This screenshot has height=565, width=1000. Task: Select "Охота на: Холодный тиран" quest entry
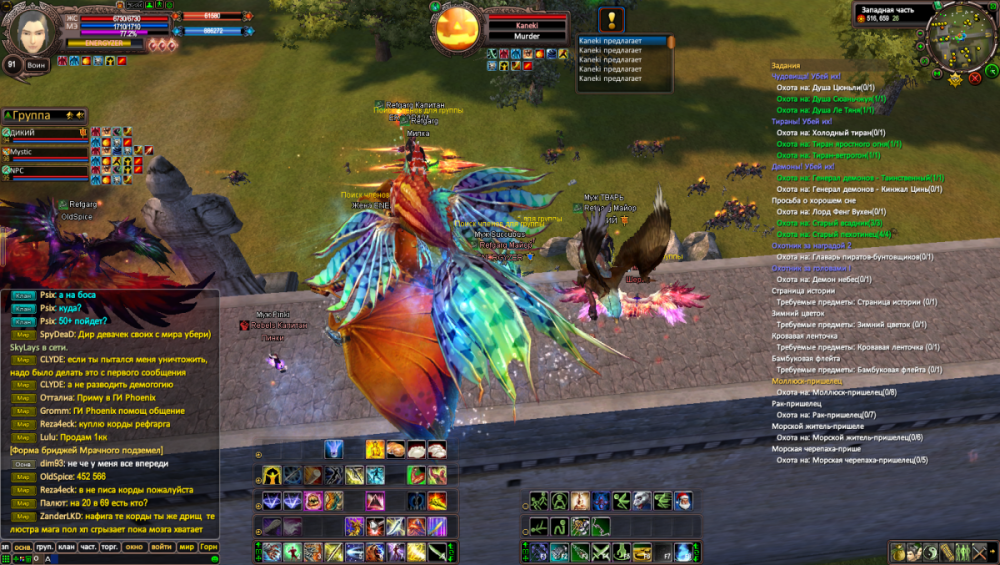830,132
